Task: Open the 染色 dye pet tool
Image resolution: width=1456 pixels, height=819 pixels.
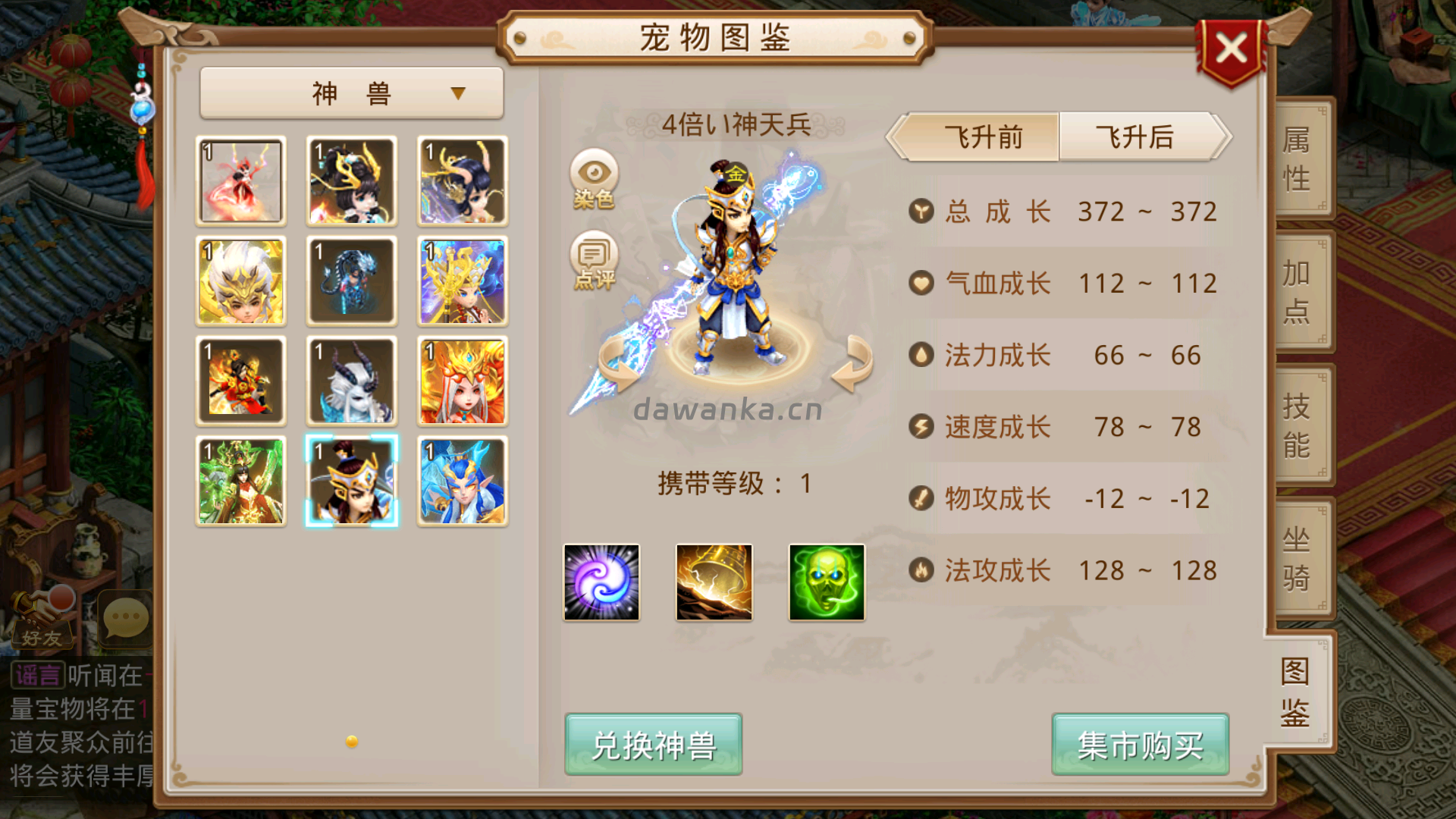Action: click(x=595, y=180)
